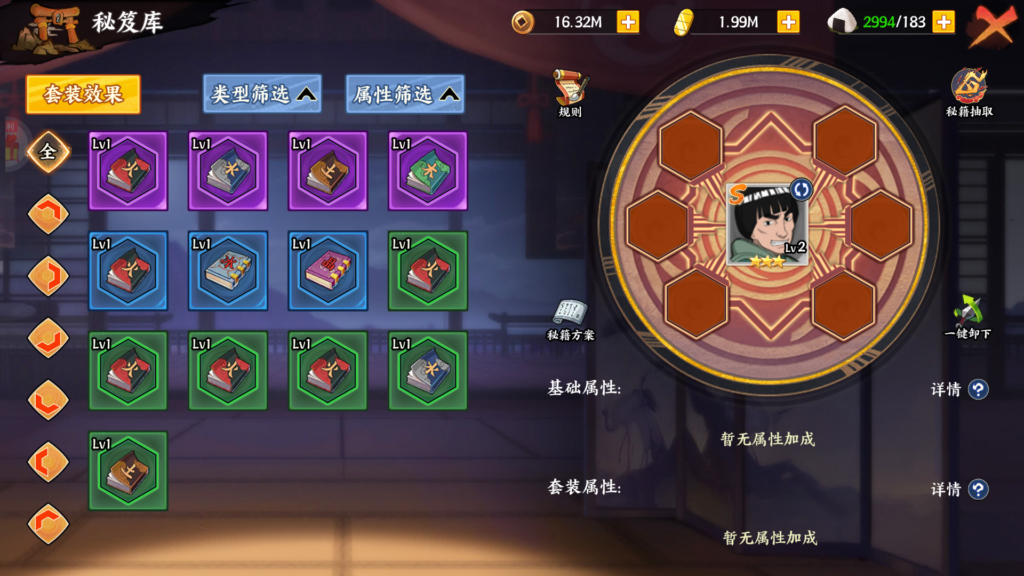Add more gold ingots with plus button
The height and width of the screenshot is (576, 1024).
click(788, 22)
